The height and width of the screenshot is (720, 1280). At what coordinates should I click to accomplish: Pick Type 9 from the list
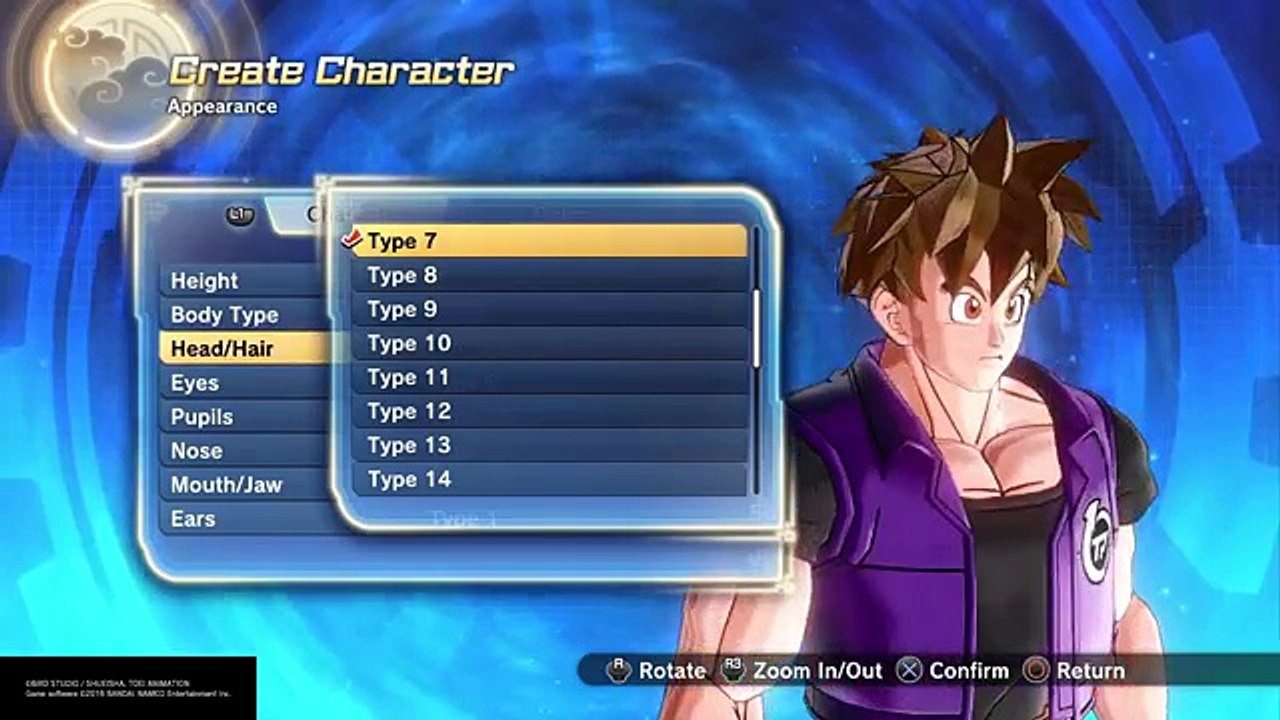(x=548, y=309)
